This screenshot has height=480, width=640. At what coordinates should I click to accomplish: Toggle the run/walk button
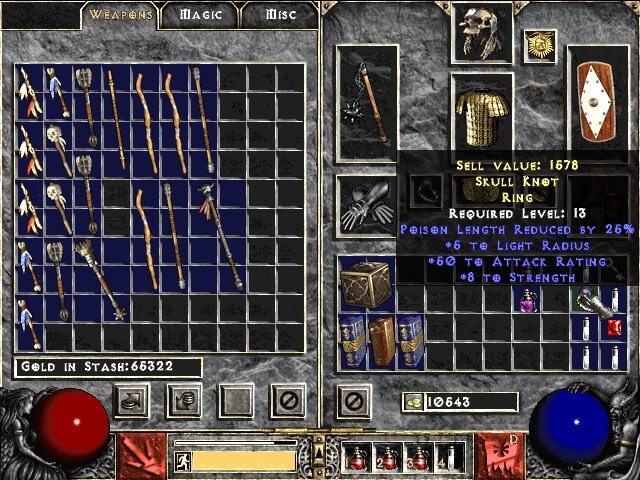[x=183, y=460]
